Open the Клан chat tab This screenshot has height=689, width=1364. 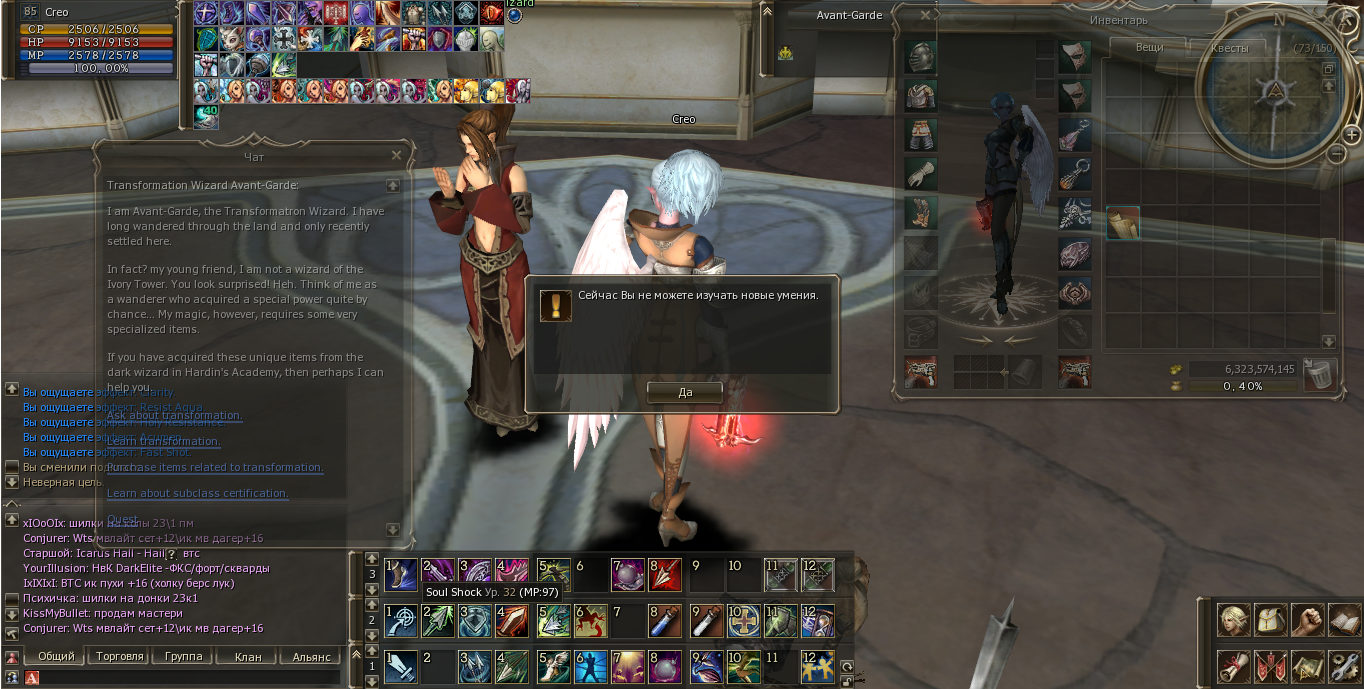[247, 657]
